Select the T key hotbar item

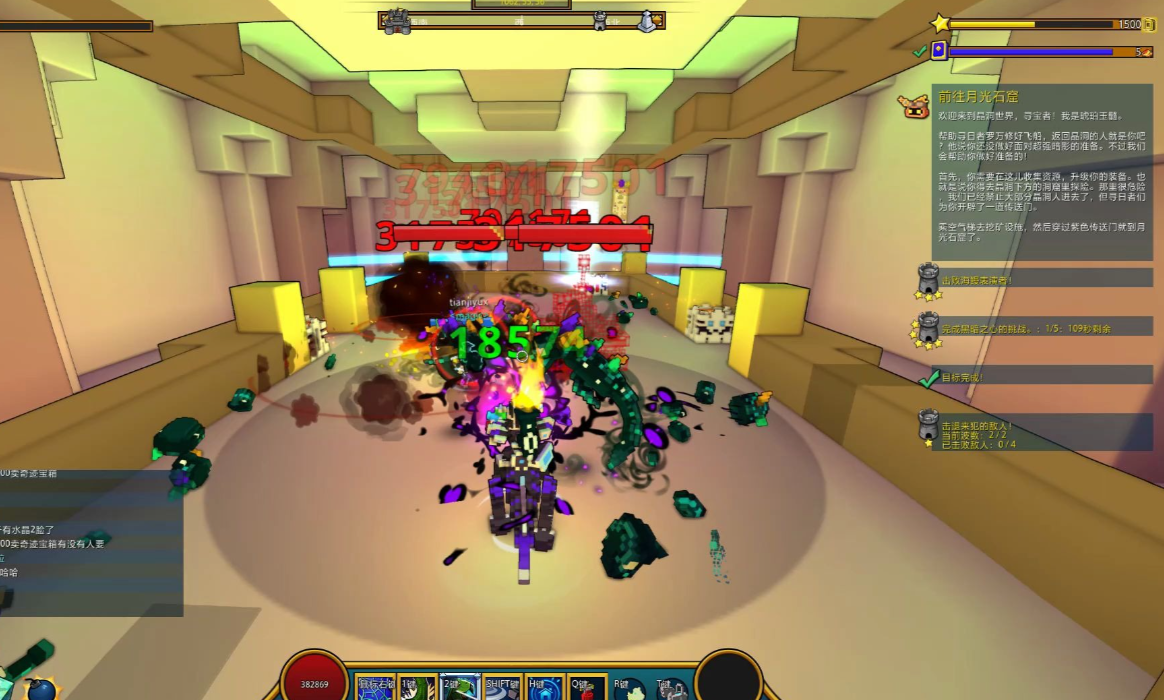(671, 688)
